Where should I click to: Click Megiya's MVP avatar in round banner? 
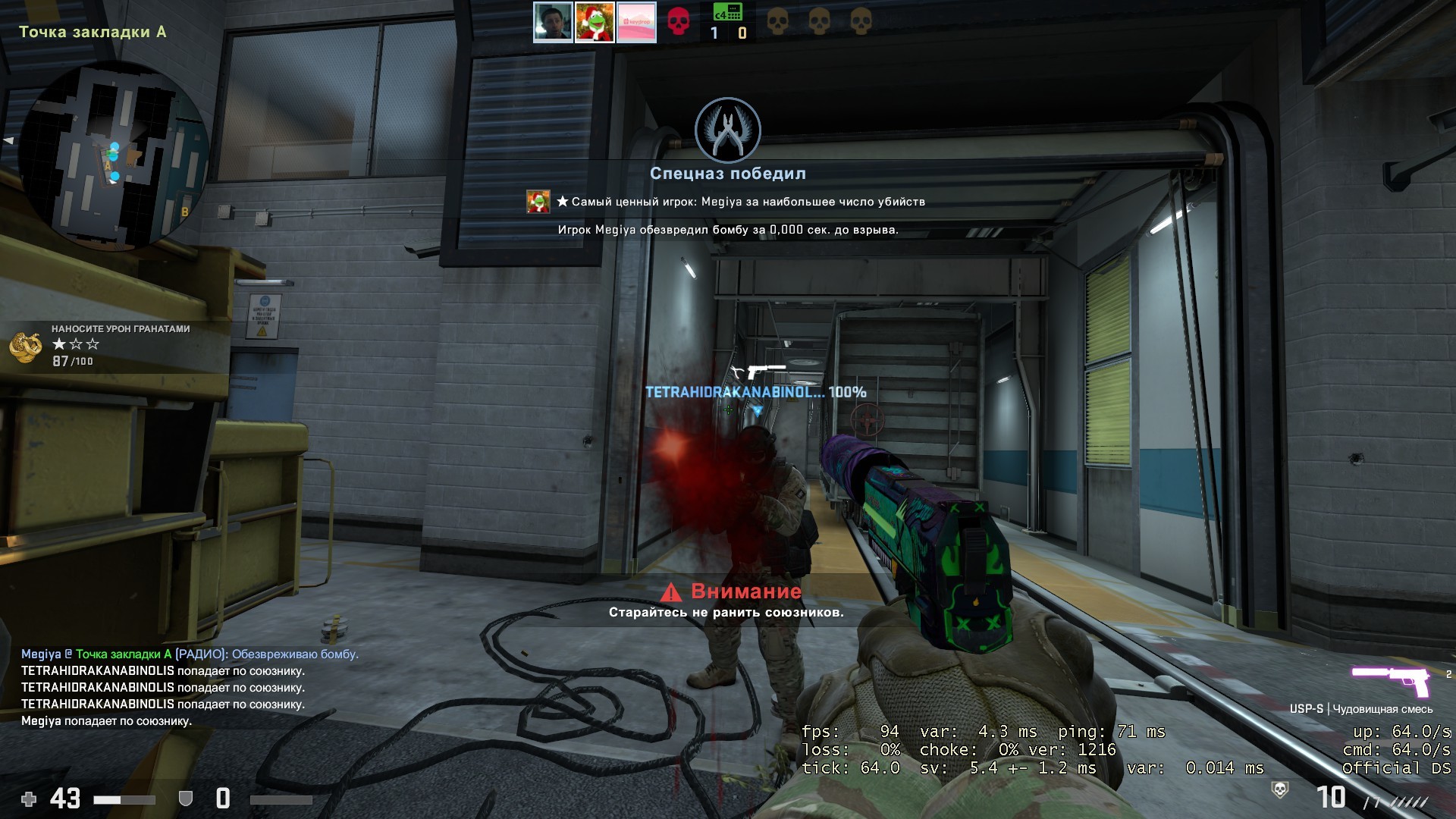click(x=538, y=202)
